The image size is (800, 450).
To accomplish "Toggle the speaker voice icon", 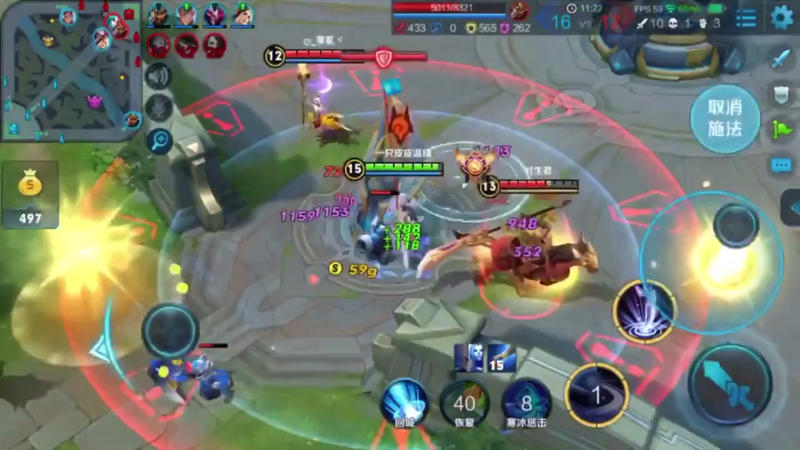I will tap(158, 76).
